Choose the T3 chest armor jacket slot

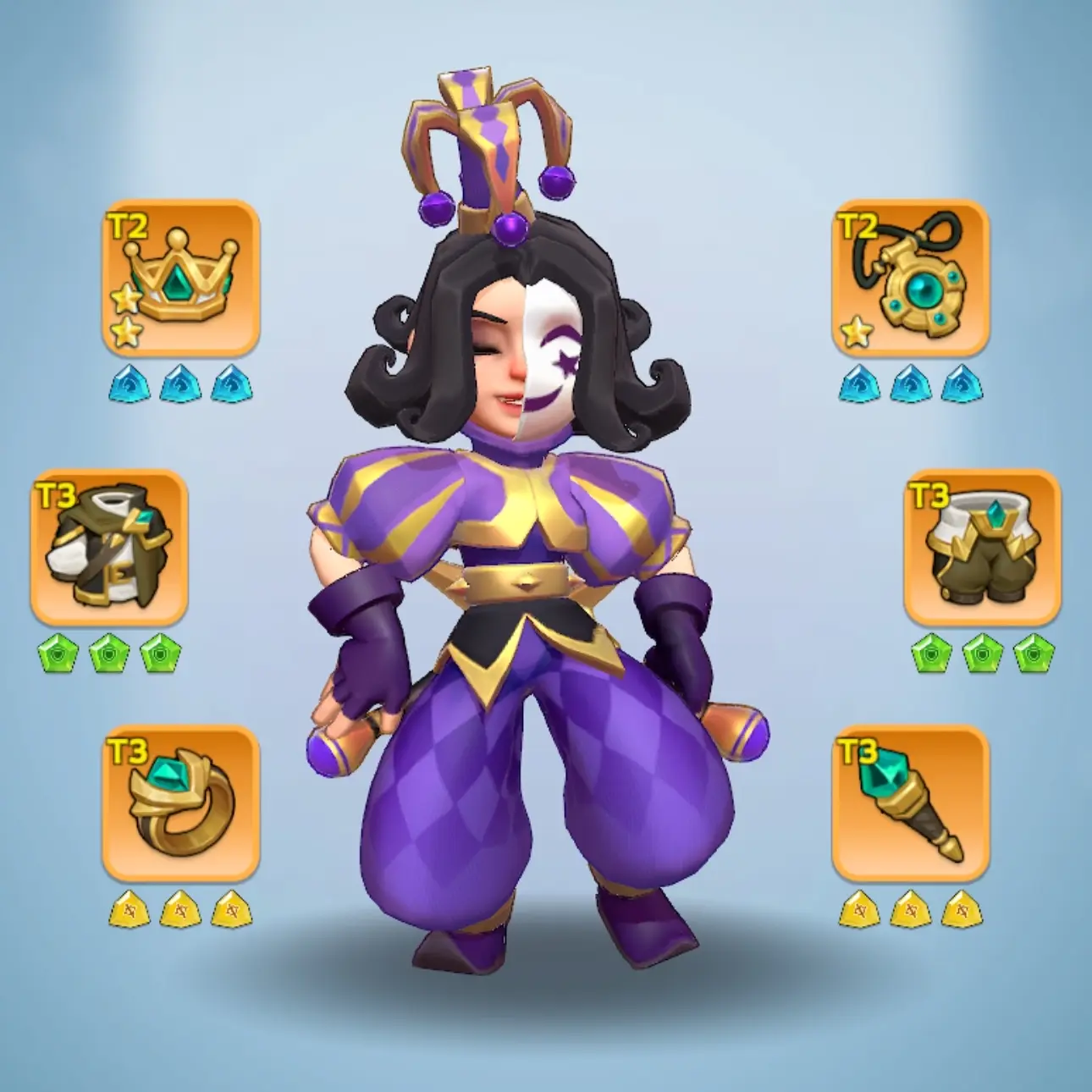coord(109,547)
